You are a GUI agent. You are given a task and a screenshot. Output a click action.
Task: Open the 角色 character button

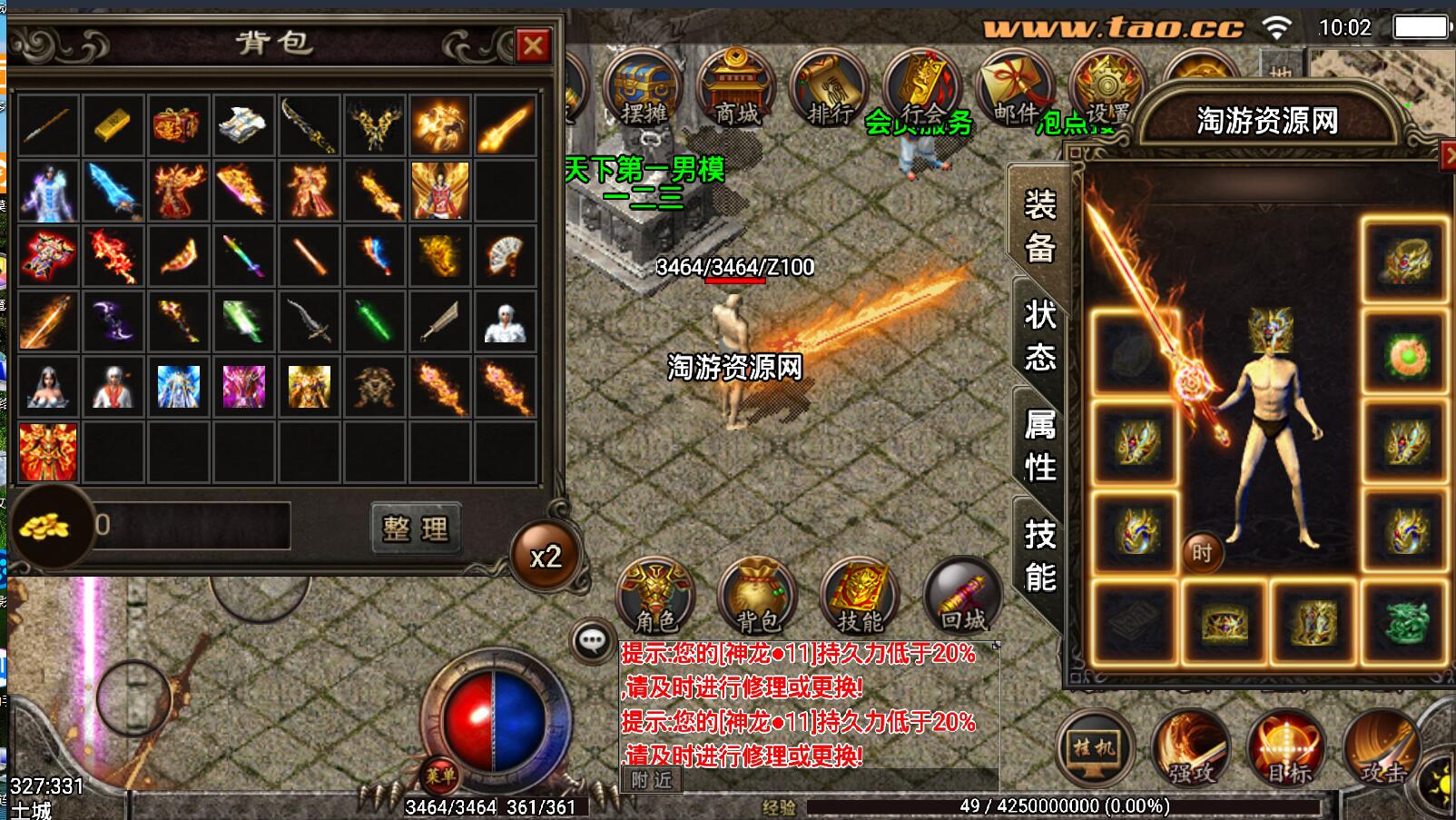point(655,596)
